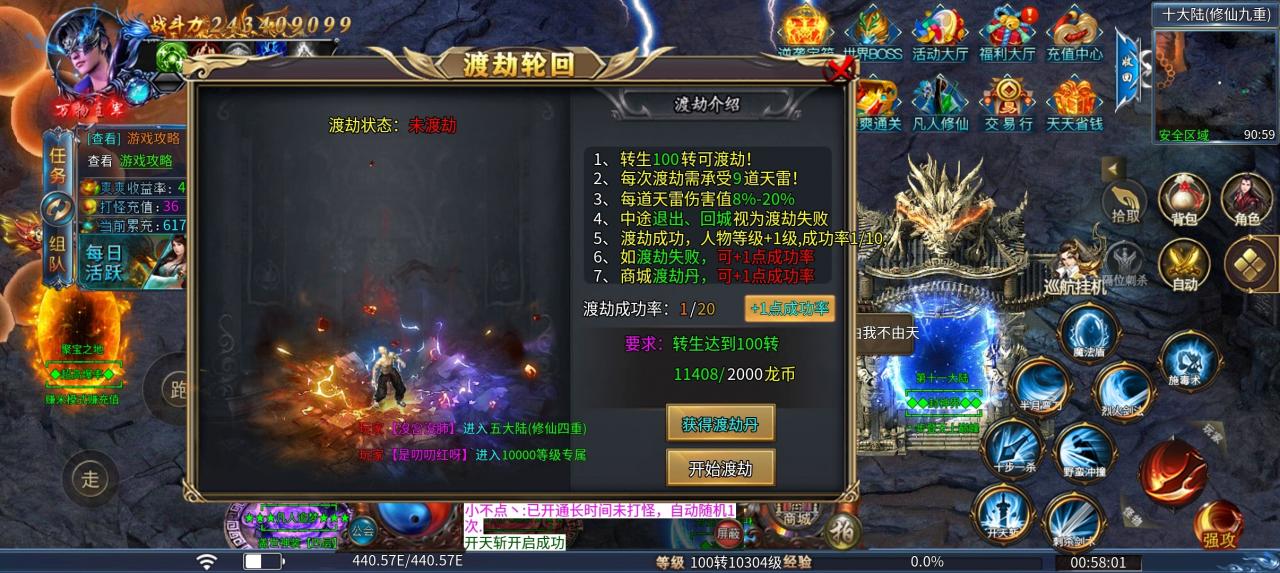Open the 世界BOSS menu icon
This screenshot has height=573, width=1280.
click(872, 31)
